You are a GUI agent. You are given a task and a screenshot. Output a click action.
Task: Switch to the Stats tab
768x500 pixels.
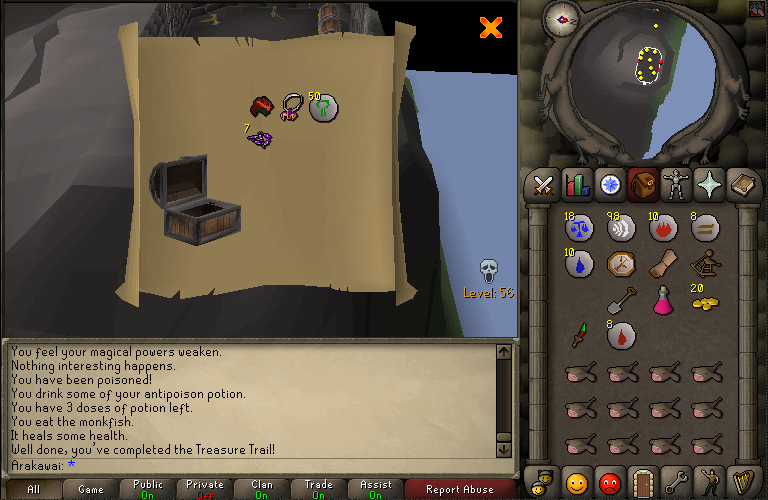[x=577, y=185]
